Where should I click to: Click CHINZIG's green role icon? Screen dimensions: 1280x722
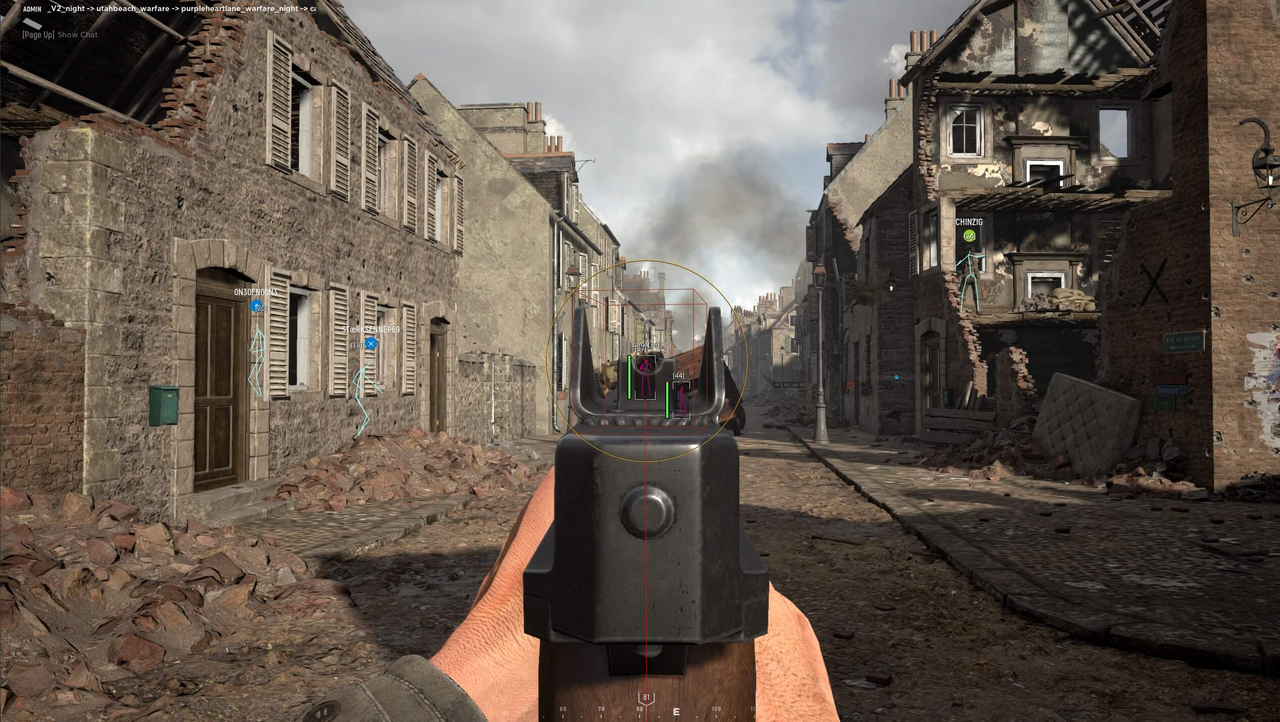point(970,236)
